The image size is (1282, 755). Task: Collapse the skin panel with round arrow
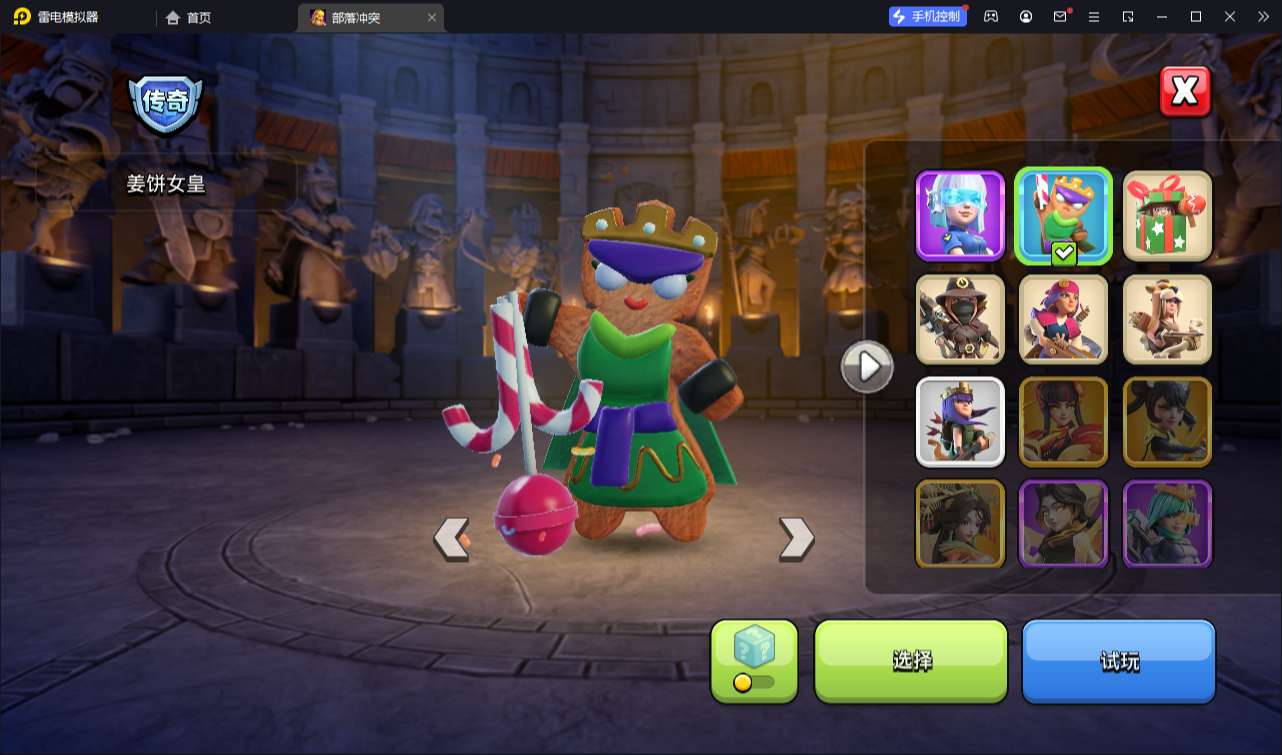point(866,367)
